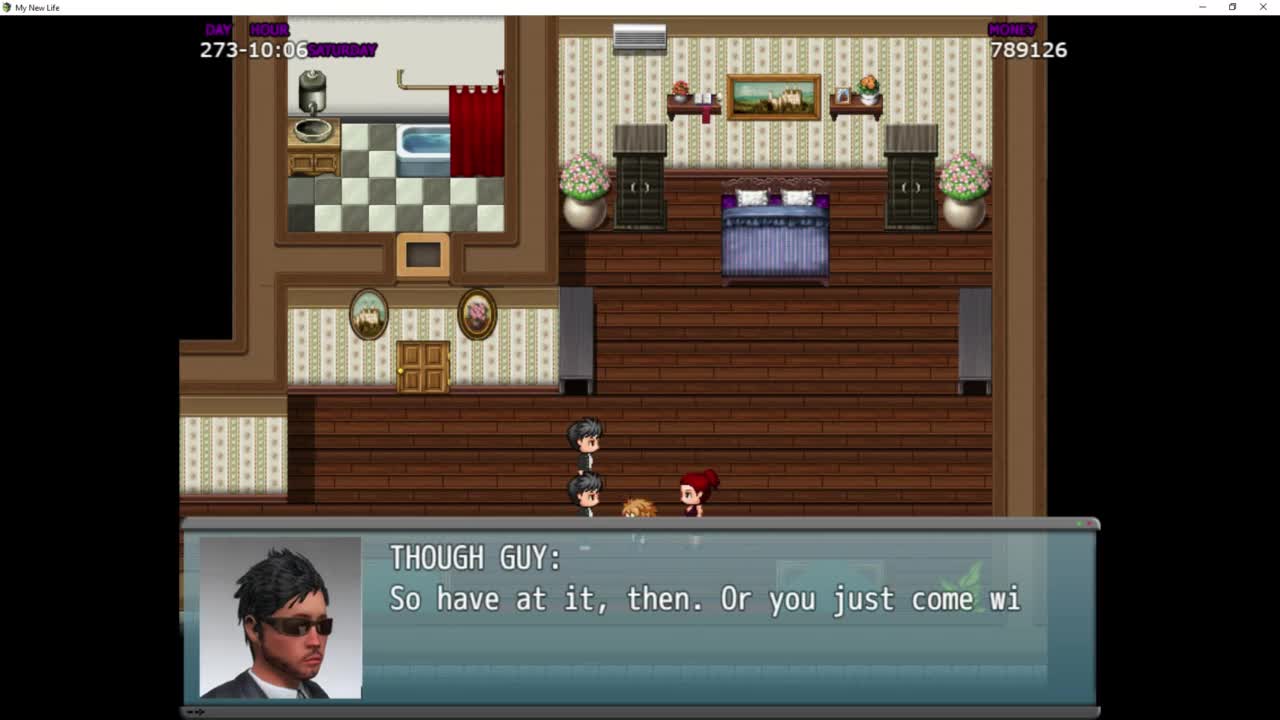Restore down the game window
The image size is (1280, 720).
coord(1232,7)
